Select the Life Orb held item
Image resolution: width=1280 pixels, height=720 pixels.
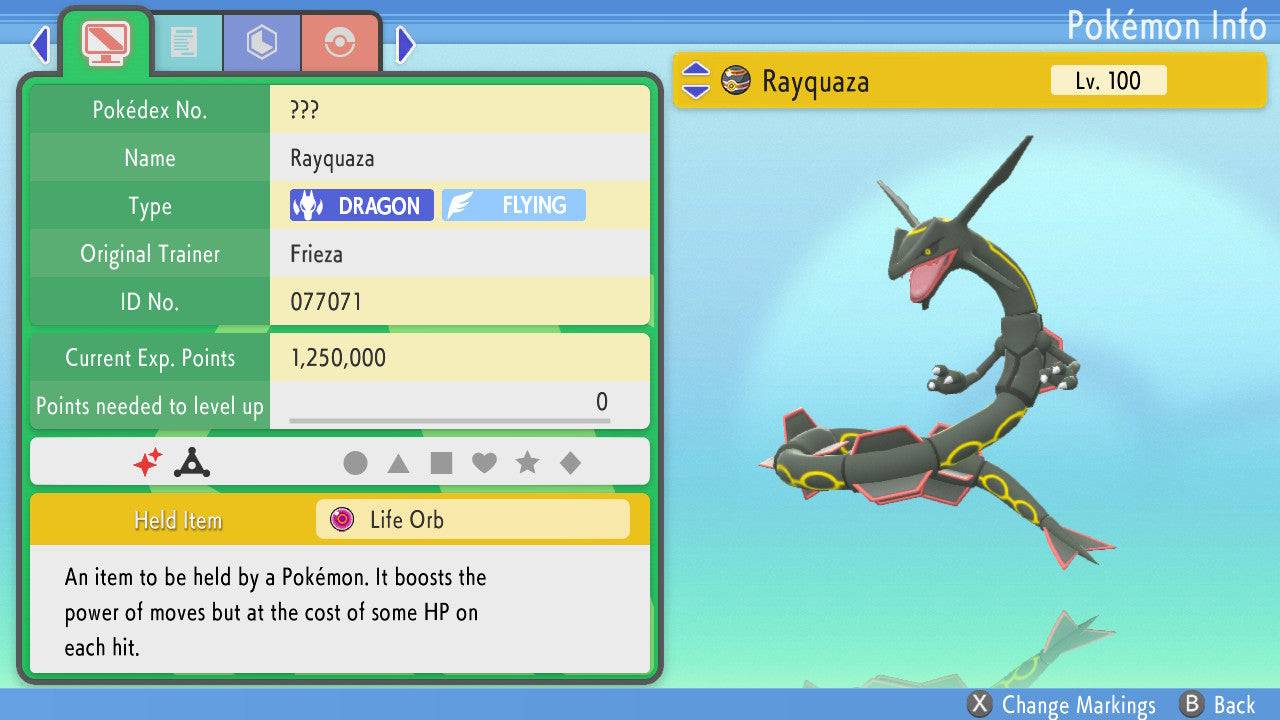pos(472,520)
